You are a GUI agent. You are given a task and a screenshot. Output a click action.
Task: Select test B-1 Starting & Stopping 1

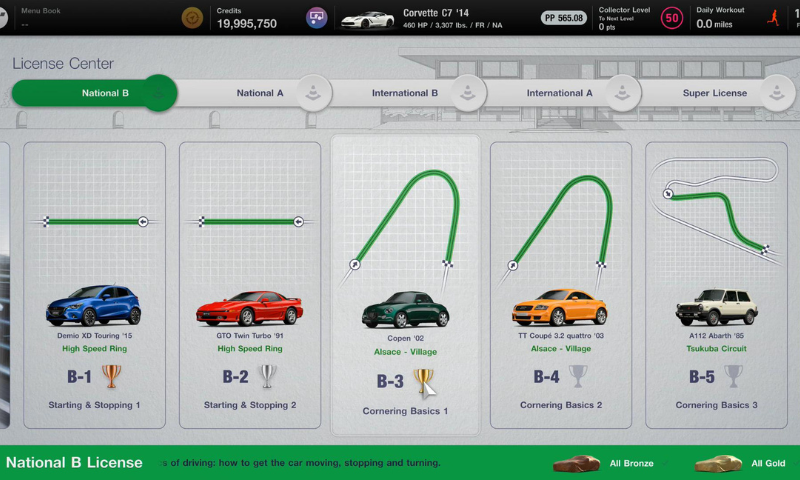coord(94,285)
